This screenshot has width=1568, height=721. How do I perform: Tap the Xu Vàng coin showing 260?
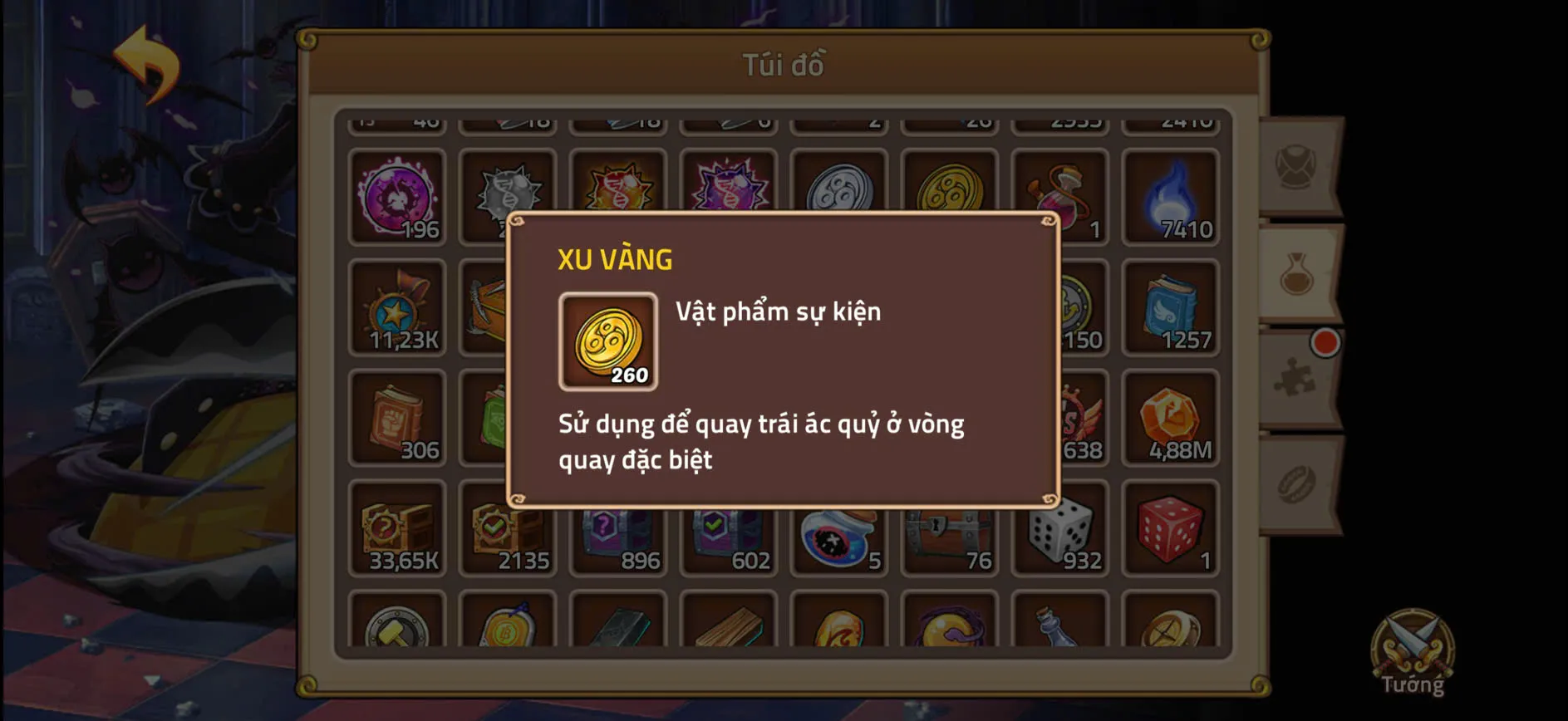[x=607, y=342]
